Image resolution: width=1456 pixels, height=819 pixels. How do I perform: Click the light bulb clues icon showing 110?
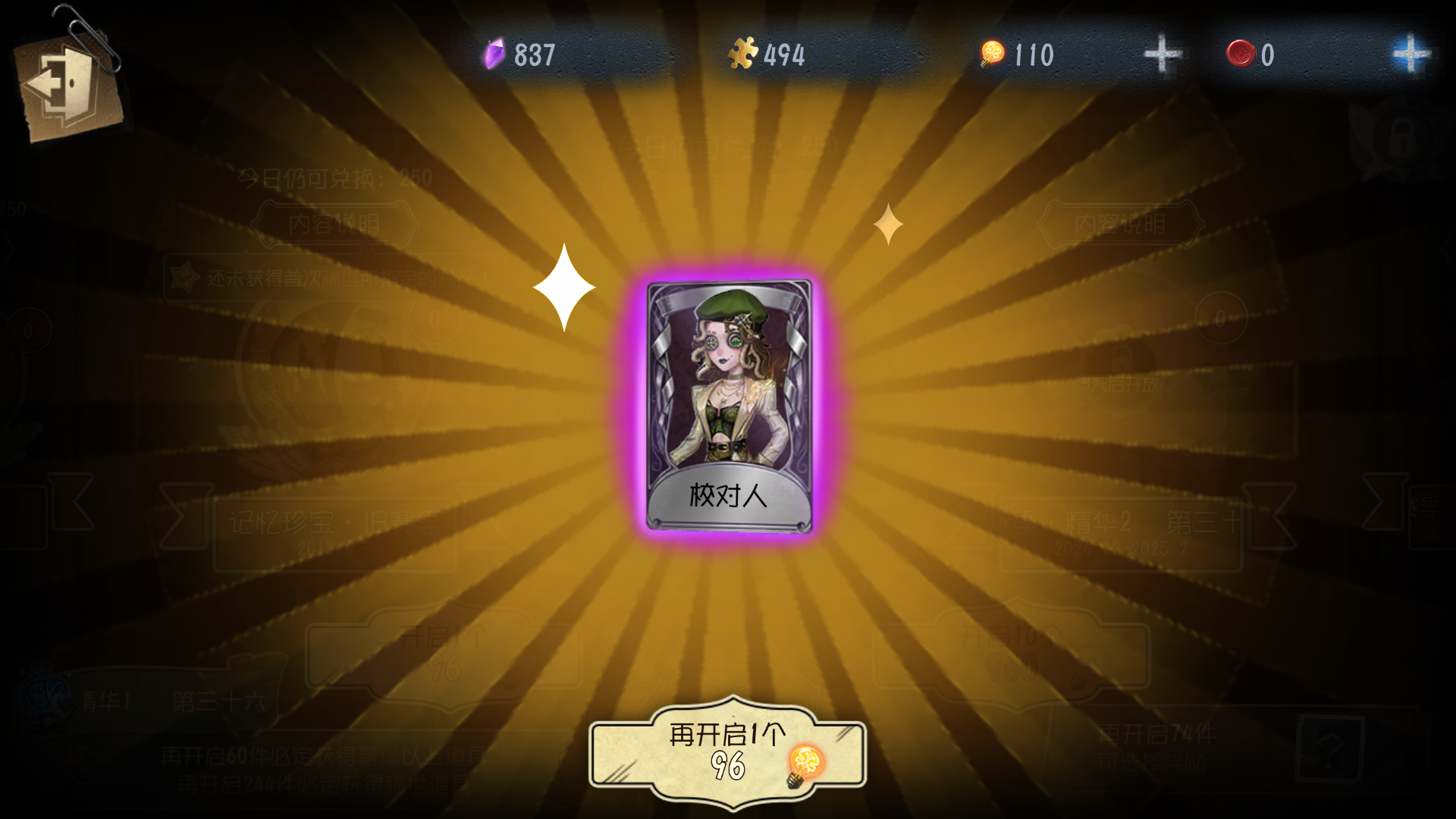click(992, 53)
